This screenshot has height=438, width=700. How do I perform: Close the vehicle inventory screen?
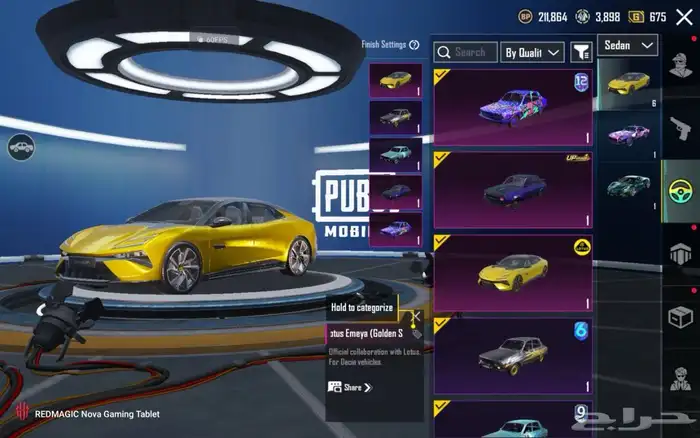click(684, 17)
